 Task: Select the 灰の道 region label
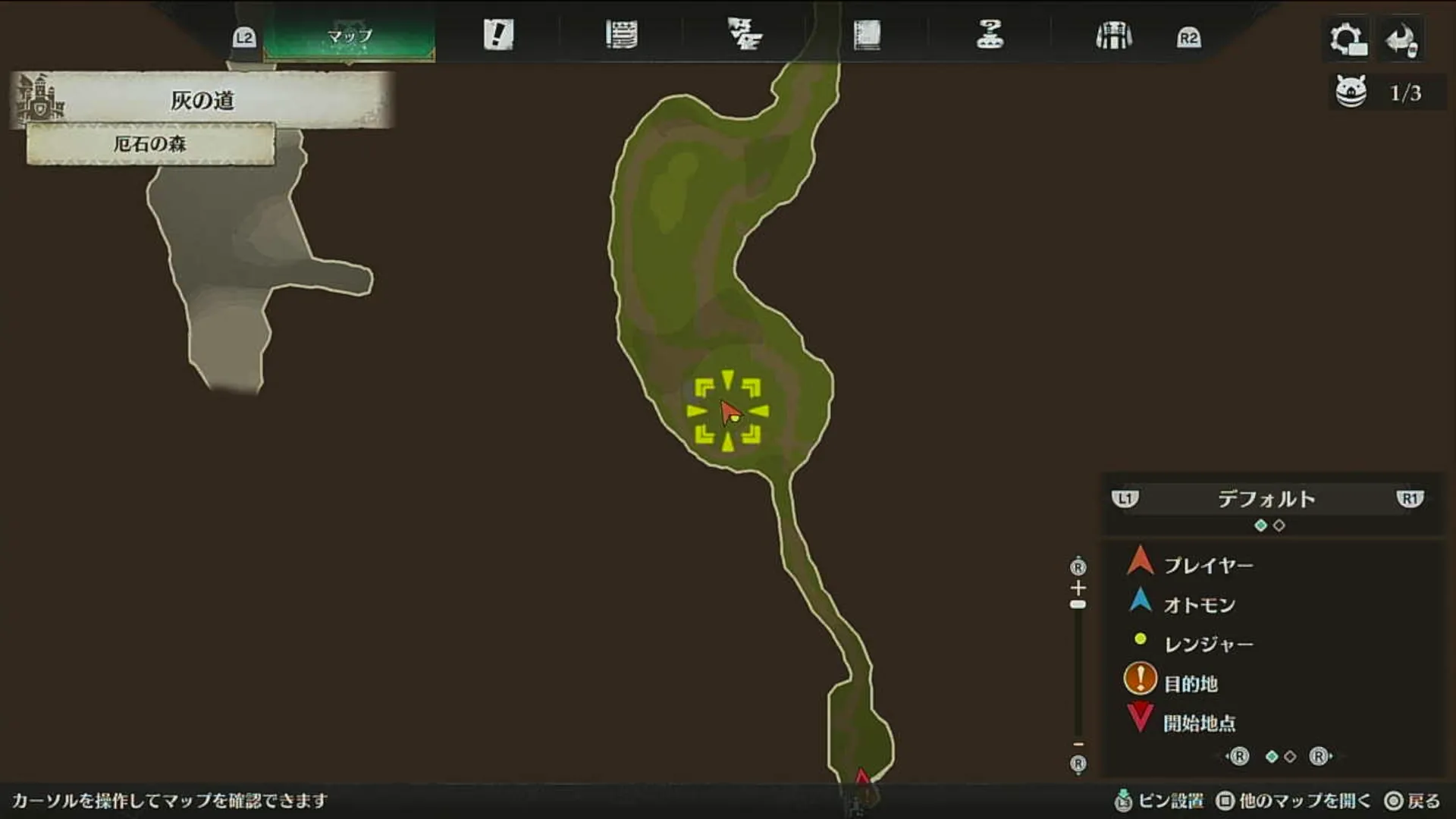click(x=202, y=100)
